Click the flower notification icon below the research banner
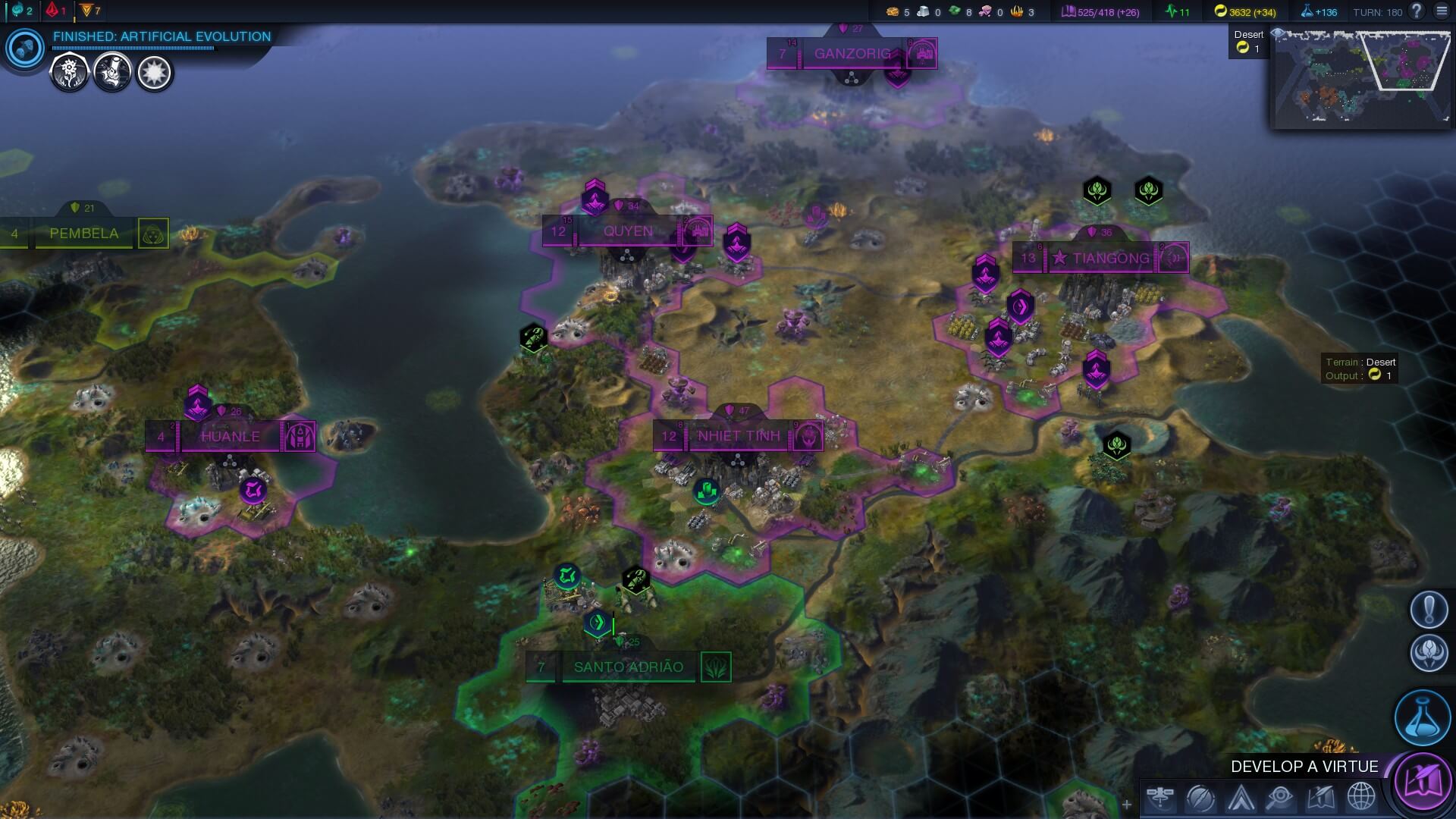Screen dimensions: 1456x819 (68, 74)
